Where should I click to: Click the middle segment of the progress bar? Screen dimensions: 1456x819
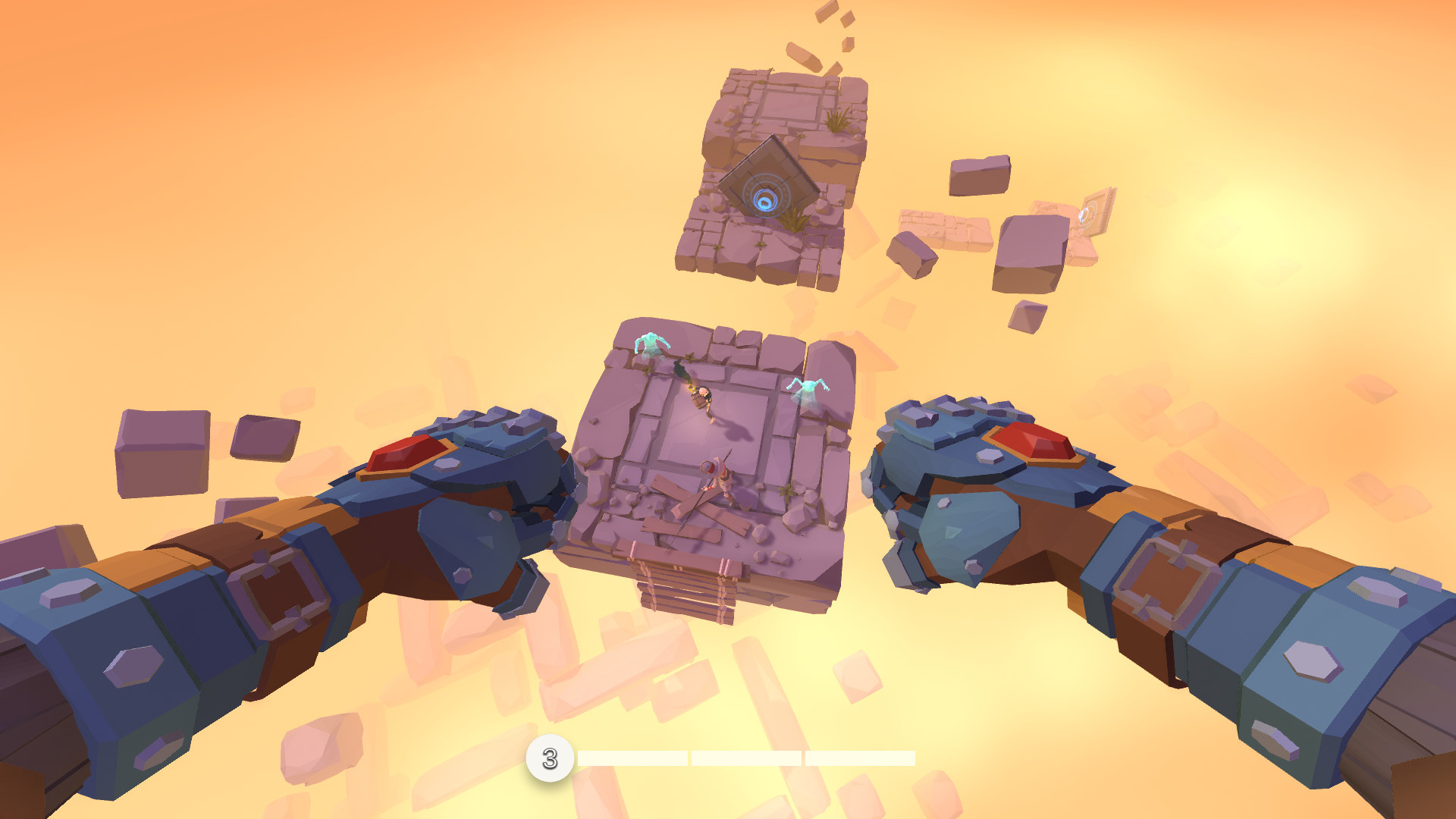click(x=747, y=758)
